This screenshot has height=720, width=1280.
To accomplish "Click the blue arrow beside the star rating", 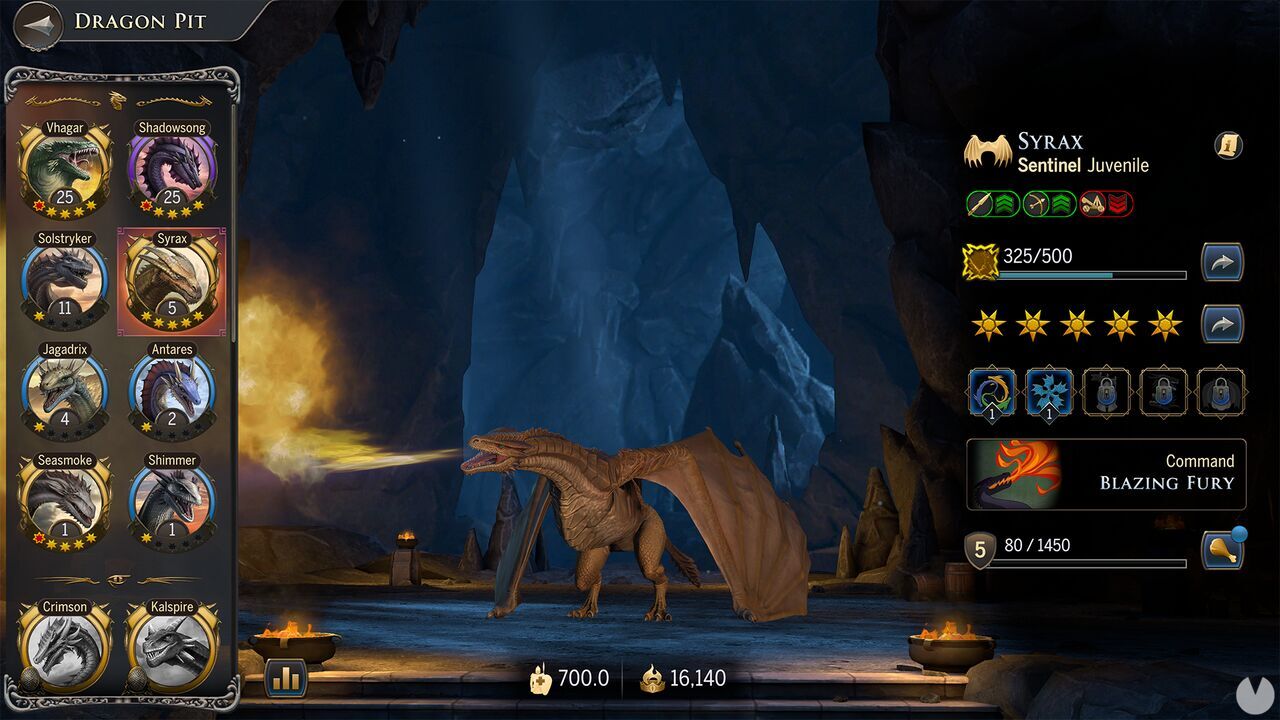I will [x=1222, y=323].
